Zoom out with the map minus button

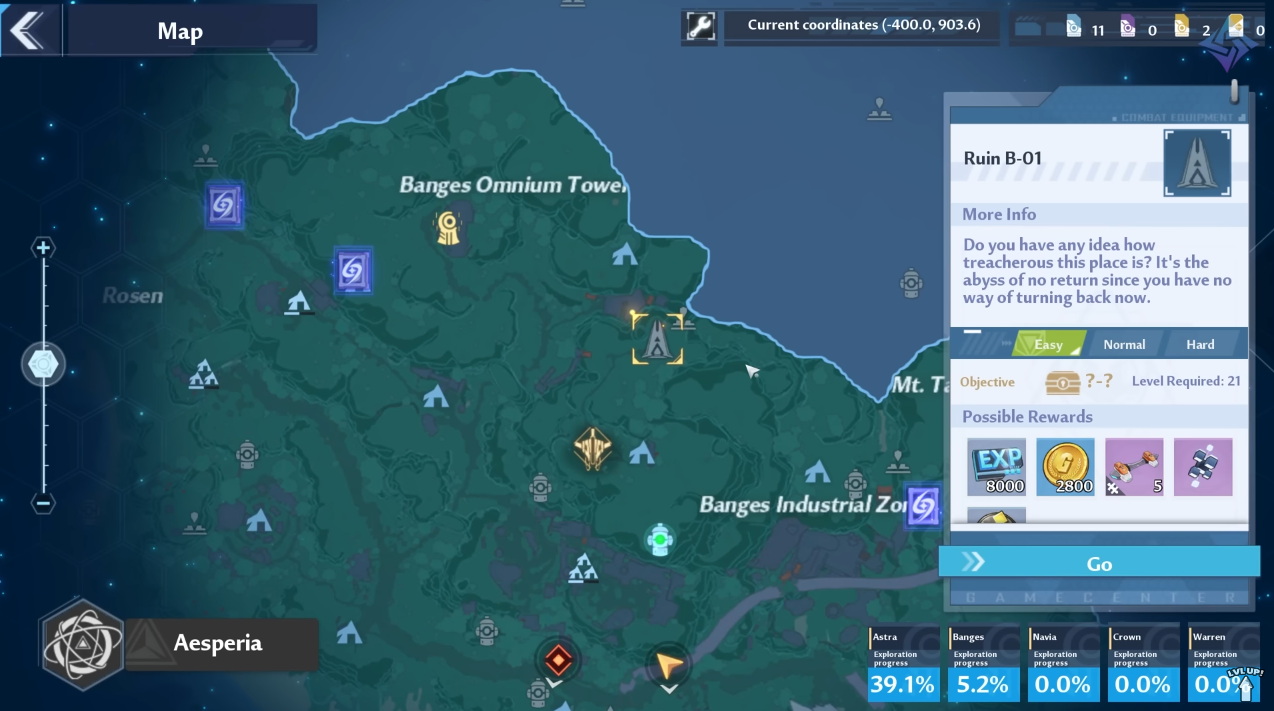(43, 503)
